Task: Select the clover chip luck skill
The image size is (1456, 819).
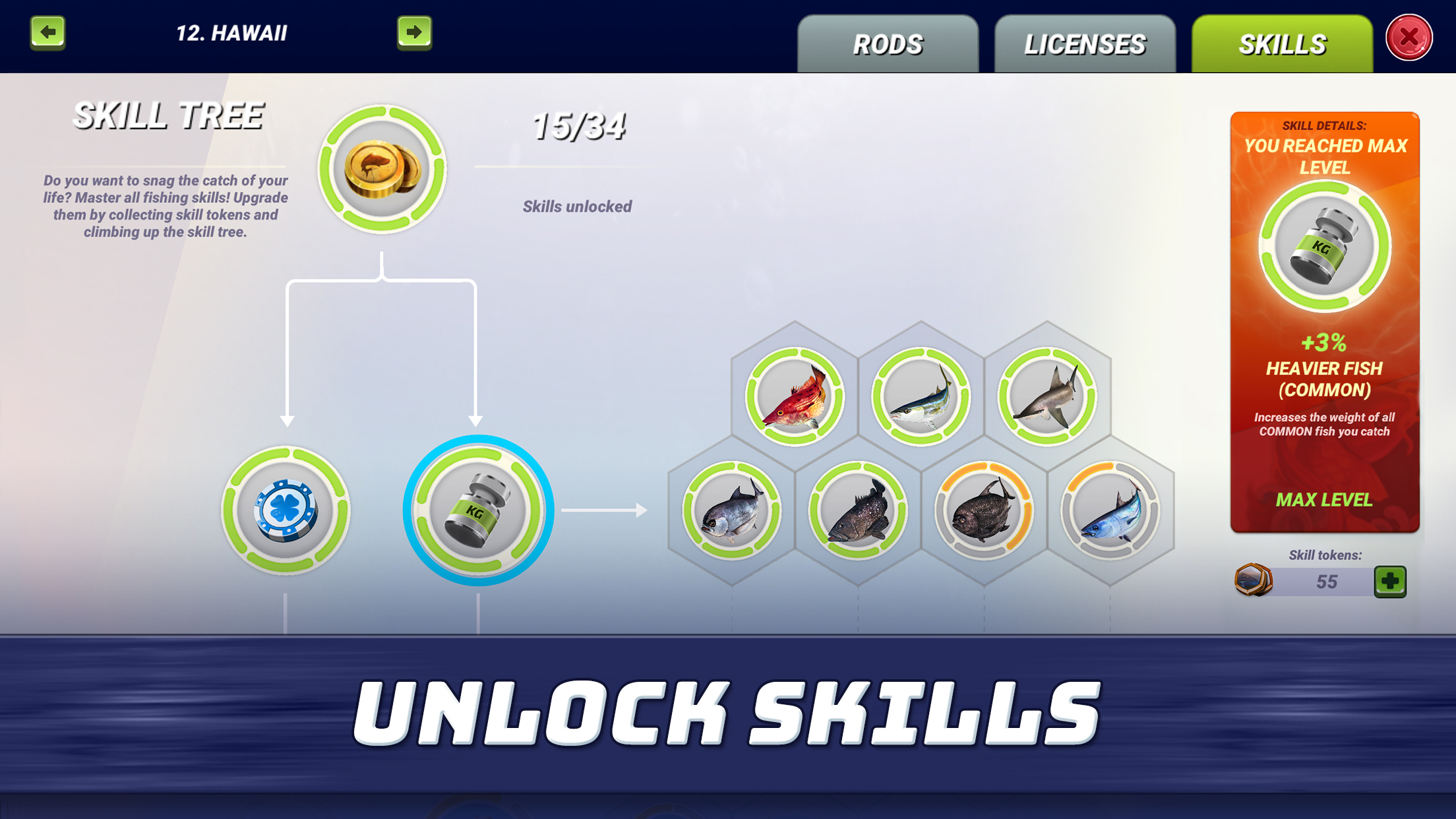Action: tap(286, 511)
